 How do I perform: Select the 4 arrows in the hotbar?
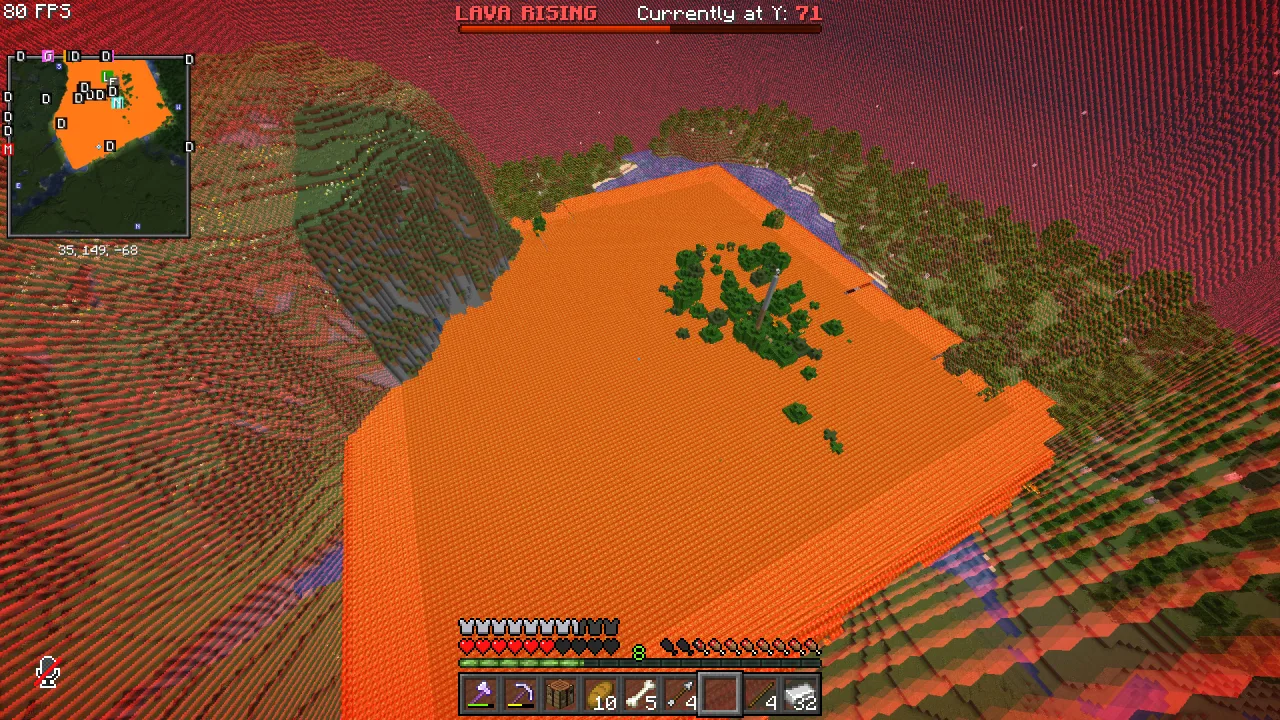pyautogui.click(x=680, y=691)
